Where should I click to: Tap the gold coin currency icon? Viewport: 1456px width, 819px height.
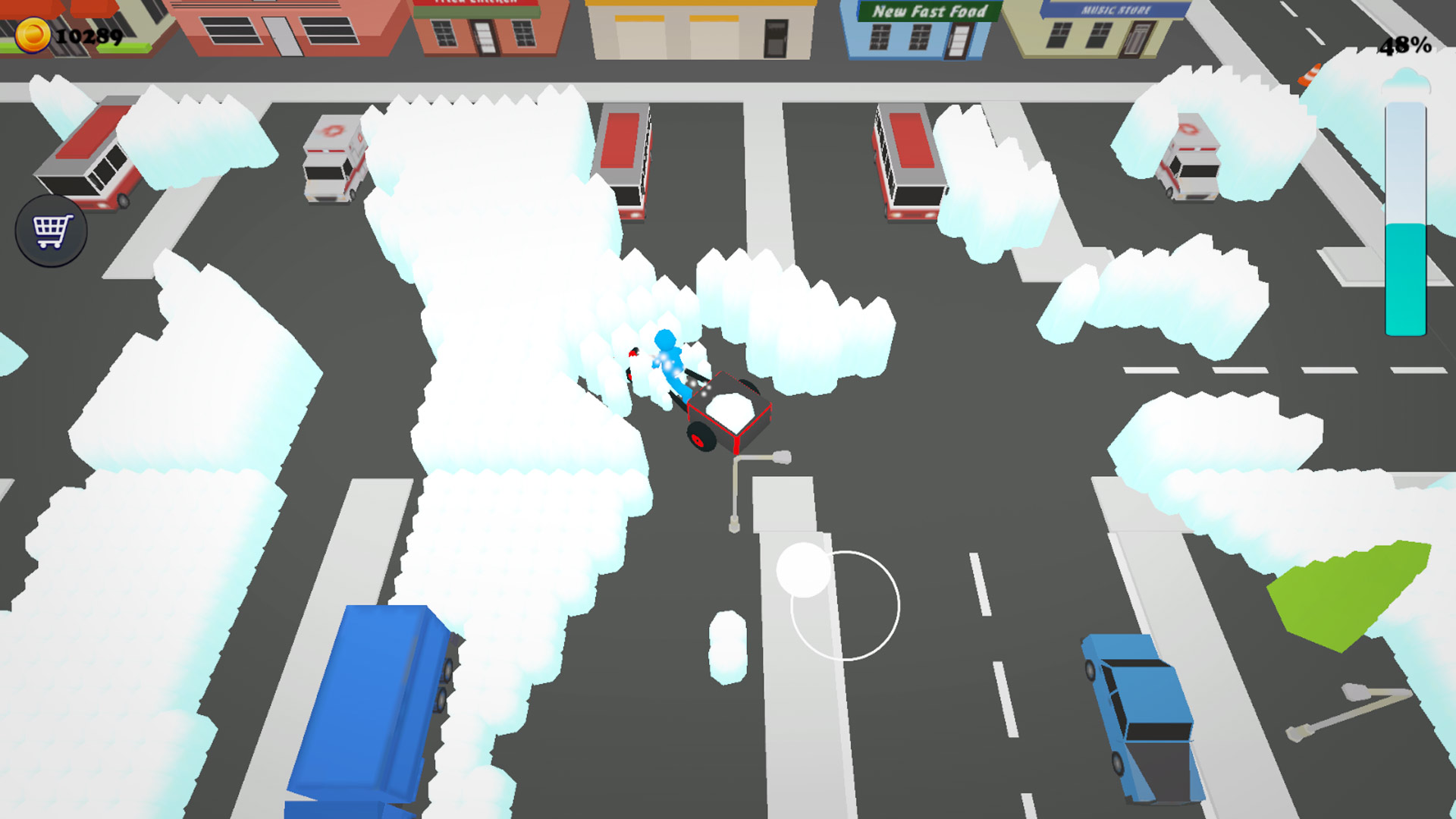(x=32, y=36)
